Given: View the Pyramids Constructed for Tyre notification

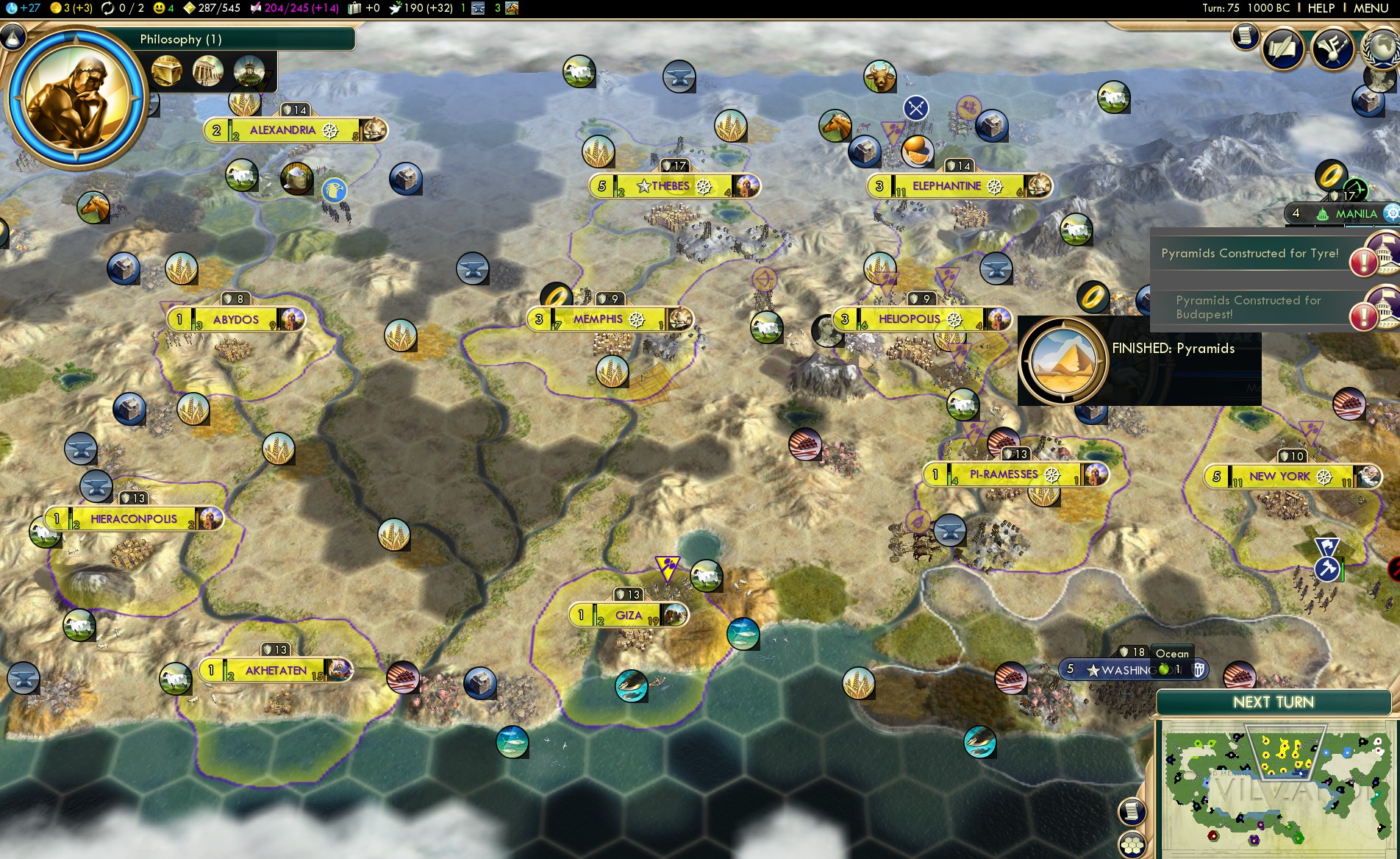Looking at the screenshot, I should 1250,254.
